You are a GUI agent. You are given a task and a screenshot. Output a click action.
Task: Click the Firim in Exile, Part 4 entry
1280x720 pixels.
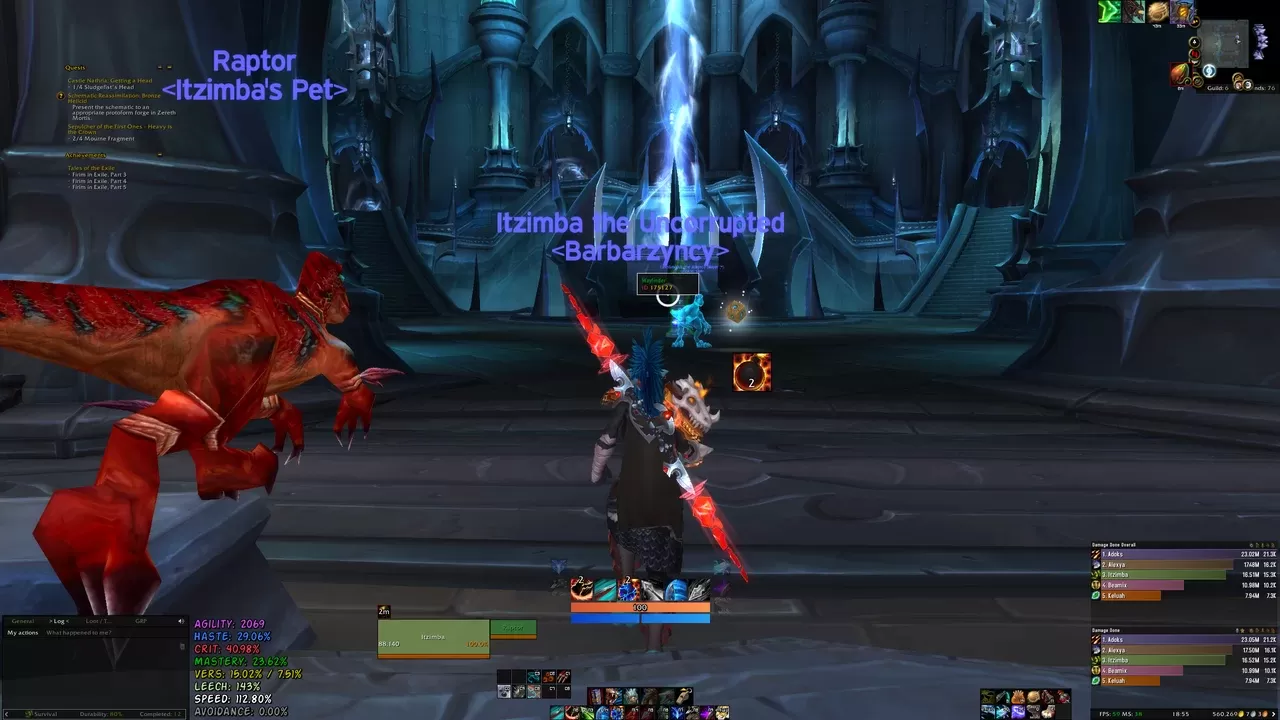98,182
